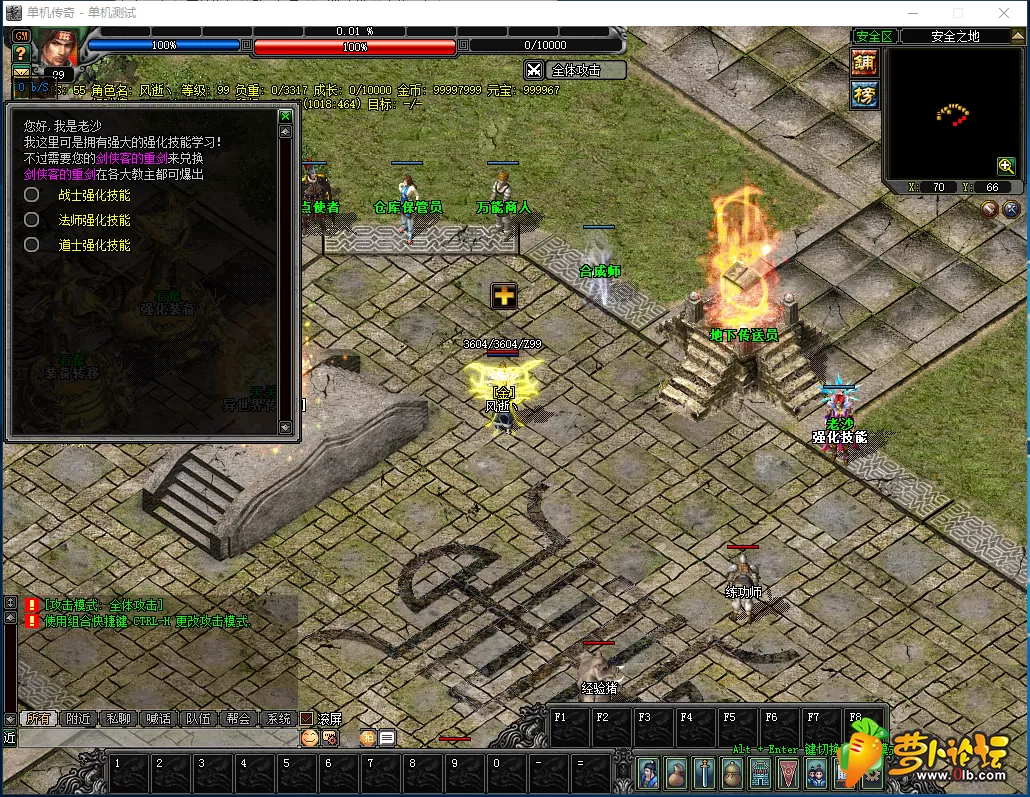Viewport: 1030px width, 797px height.
Task: Switch chat to the 私聊 tab
Action: pos(118,718)
